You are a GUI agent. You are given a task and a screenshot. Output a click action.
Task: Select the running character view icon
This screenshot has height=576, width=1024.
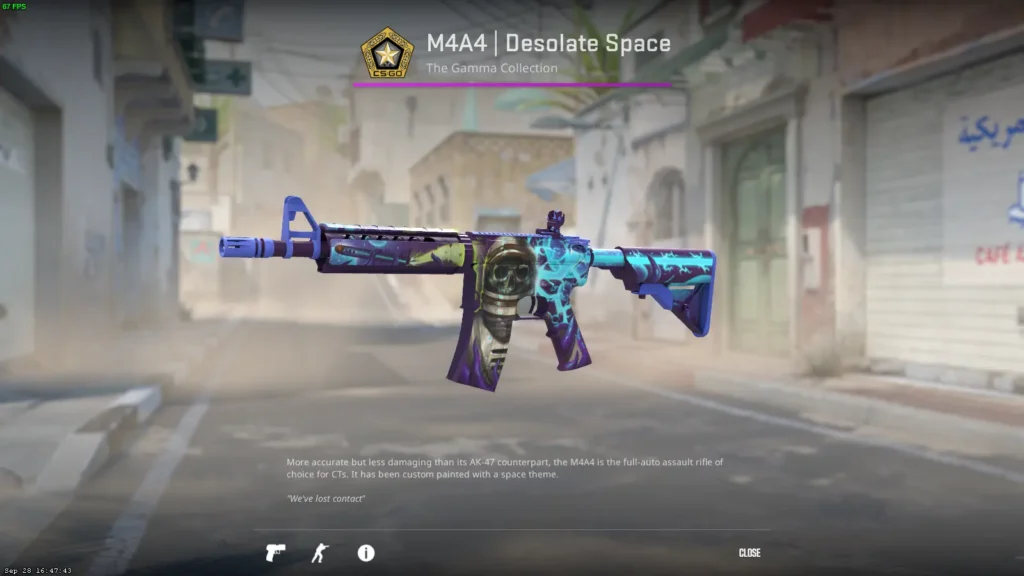(319, 553)
